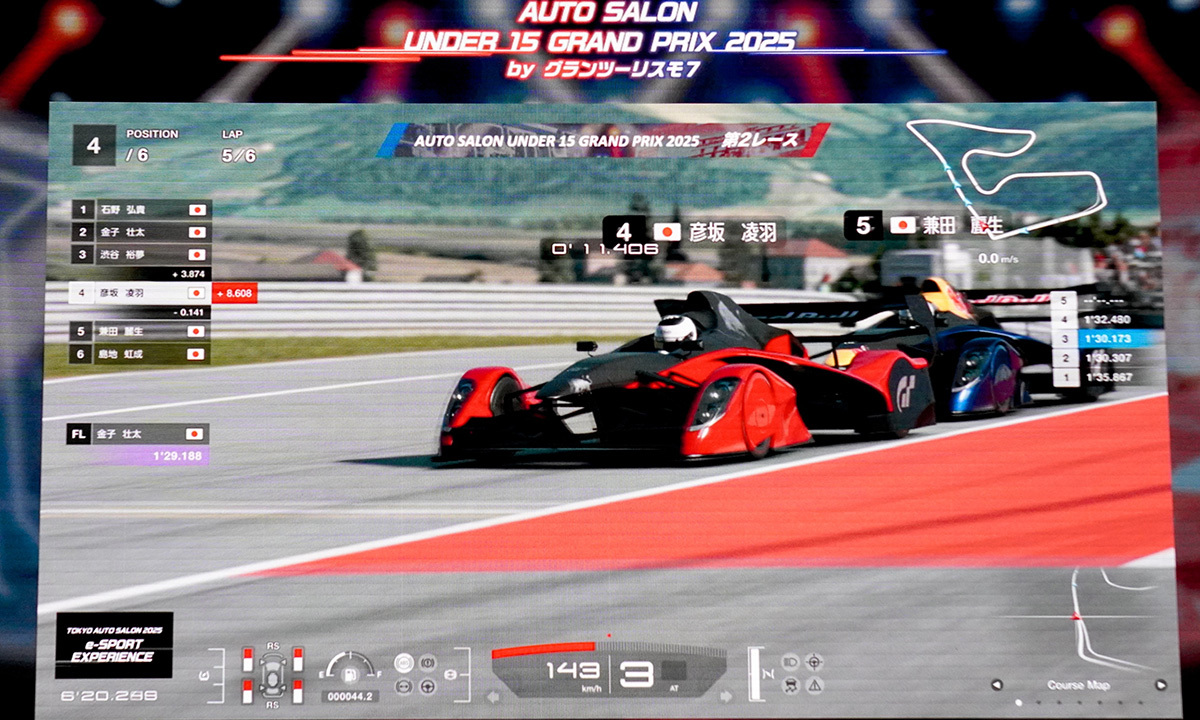Select the fifth-place driver name tag above car
Screen dimensions: 1200x720
925,225
